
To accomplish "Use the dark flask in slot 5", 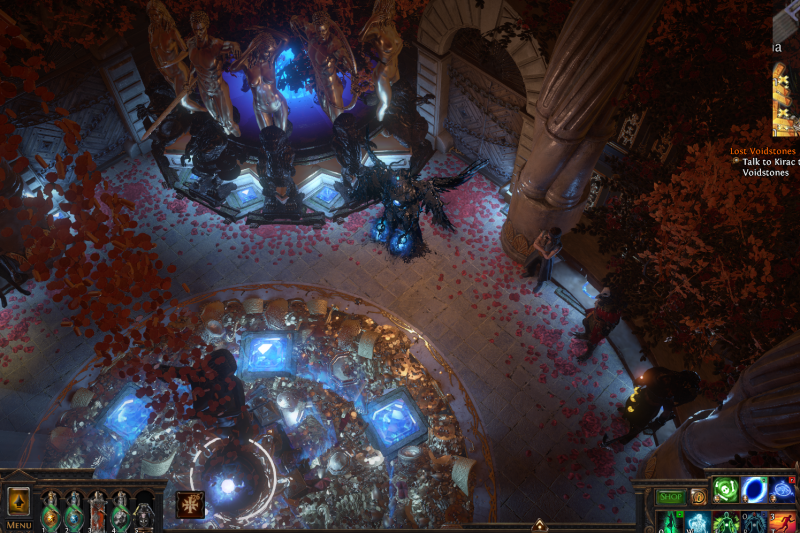I will [x=145, y=513].
